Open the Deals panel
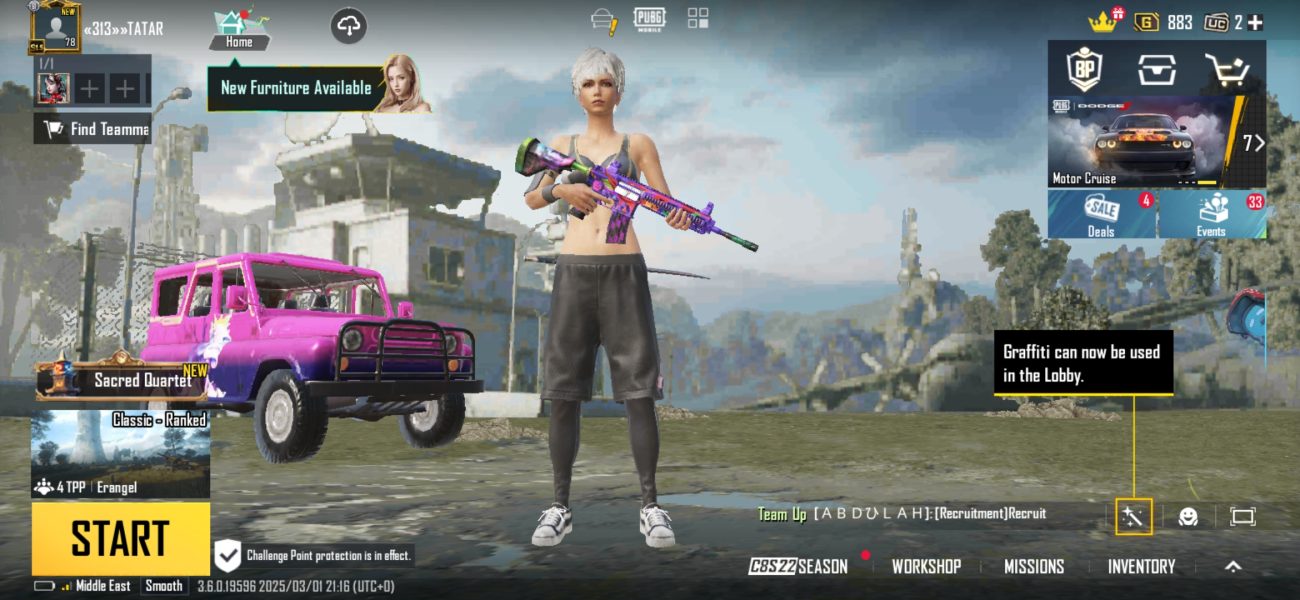Screen dimensions: 1300x600 point(1101,214)
